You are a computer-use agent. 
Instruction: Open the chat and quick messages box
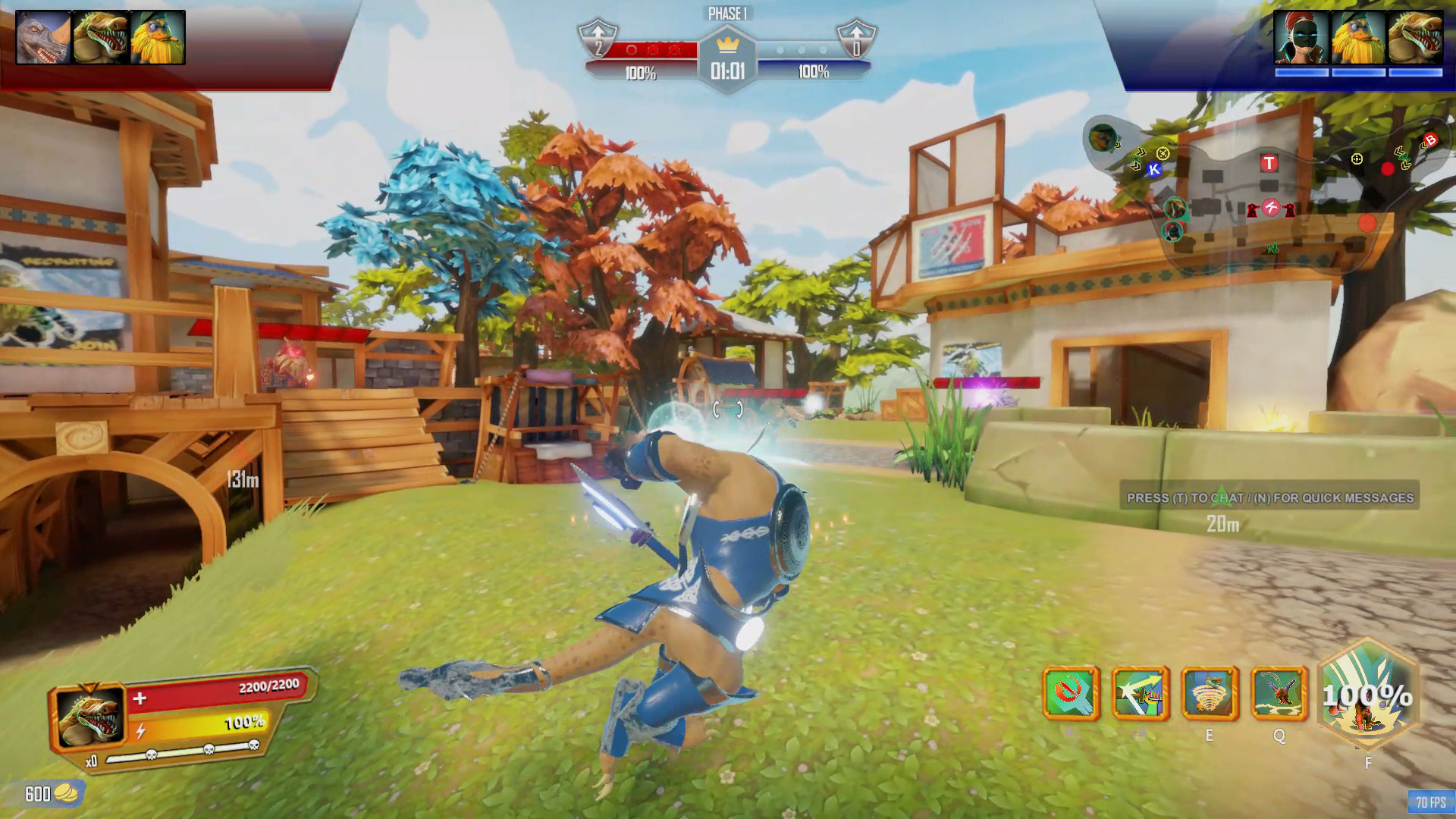point(1269,497)
